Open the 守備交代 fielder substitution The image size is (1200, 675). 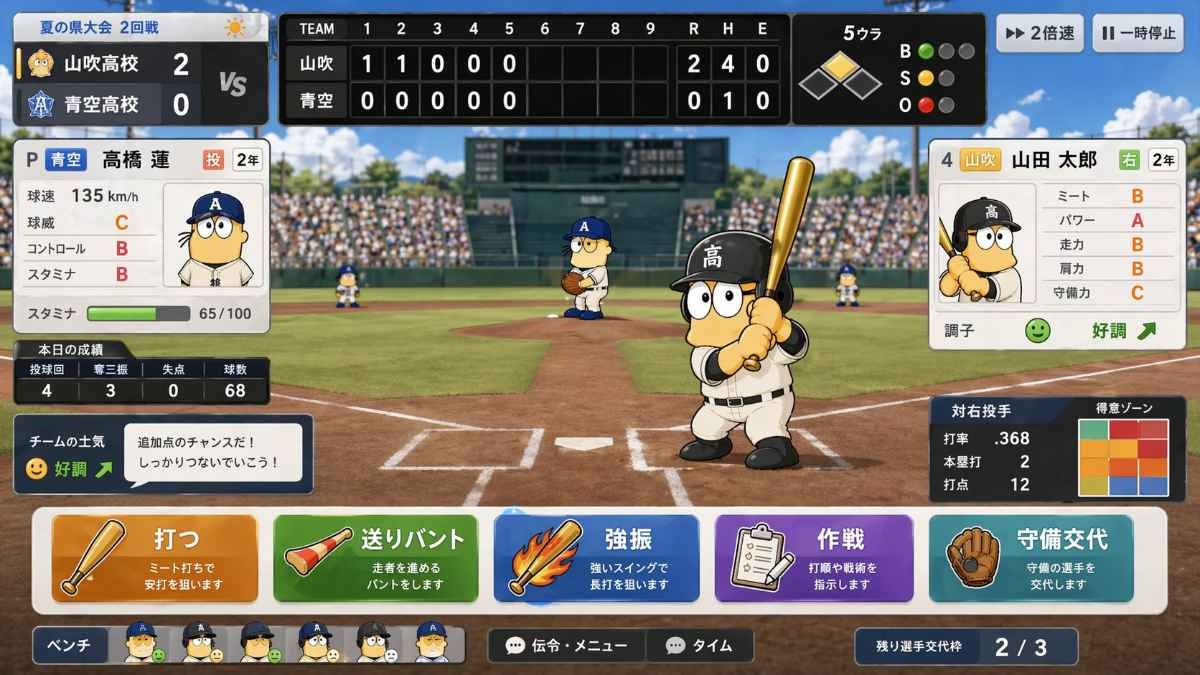(1031, 558)
